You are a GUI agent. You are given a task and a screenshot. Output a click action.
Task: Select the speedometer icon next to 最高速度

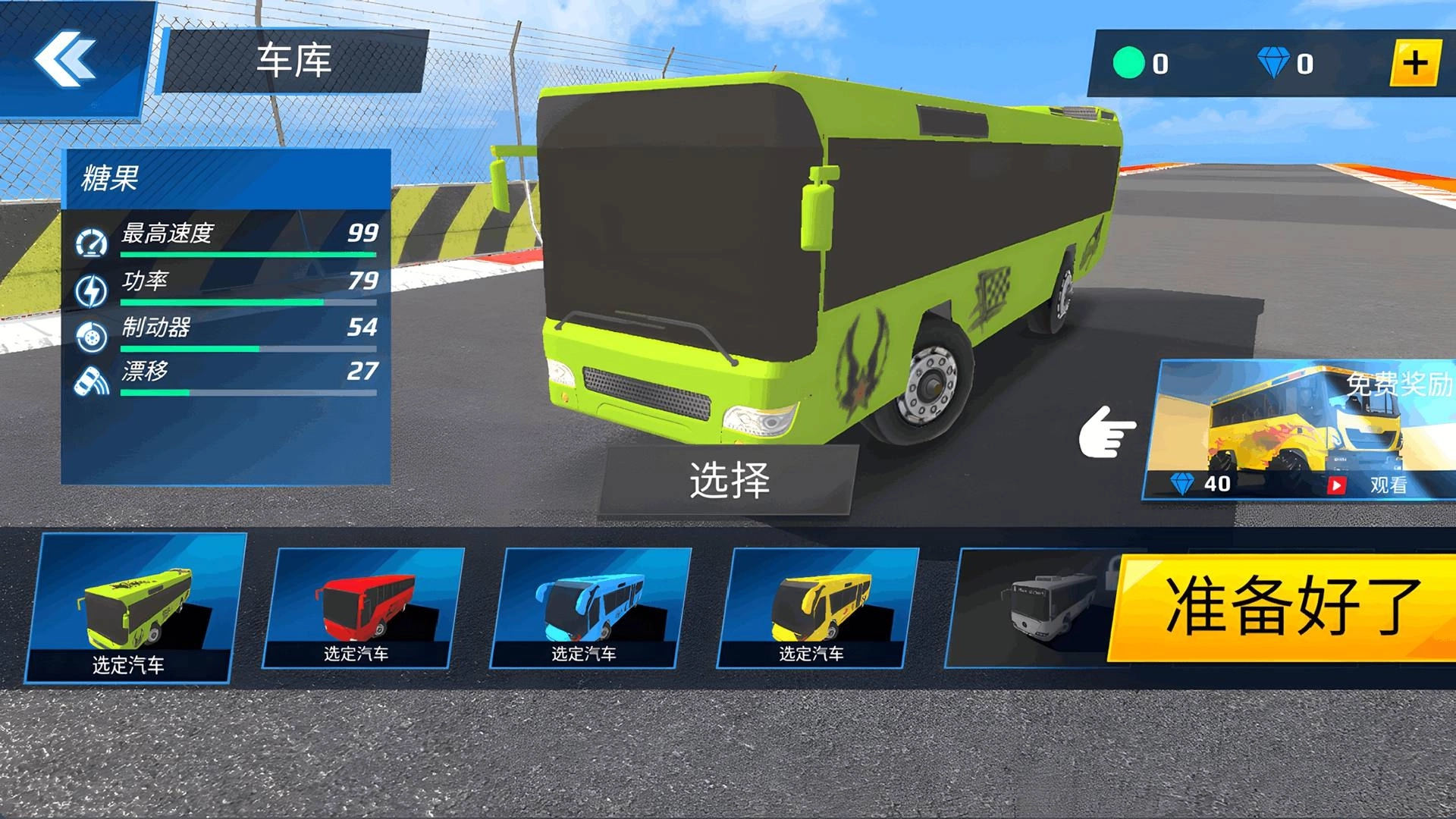click(92, 243)
